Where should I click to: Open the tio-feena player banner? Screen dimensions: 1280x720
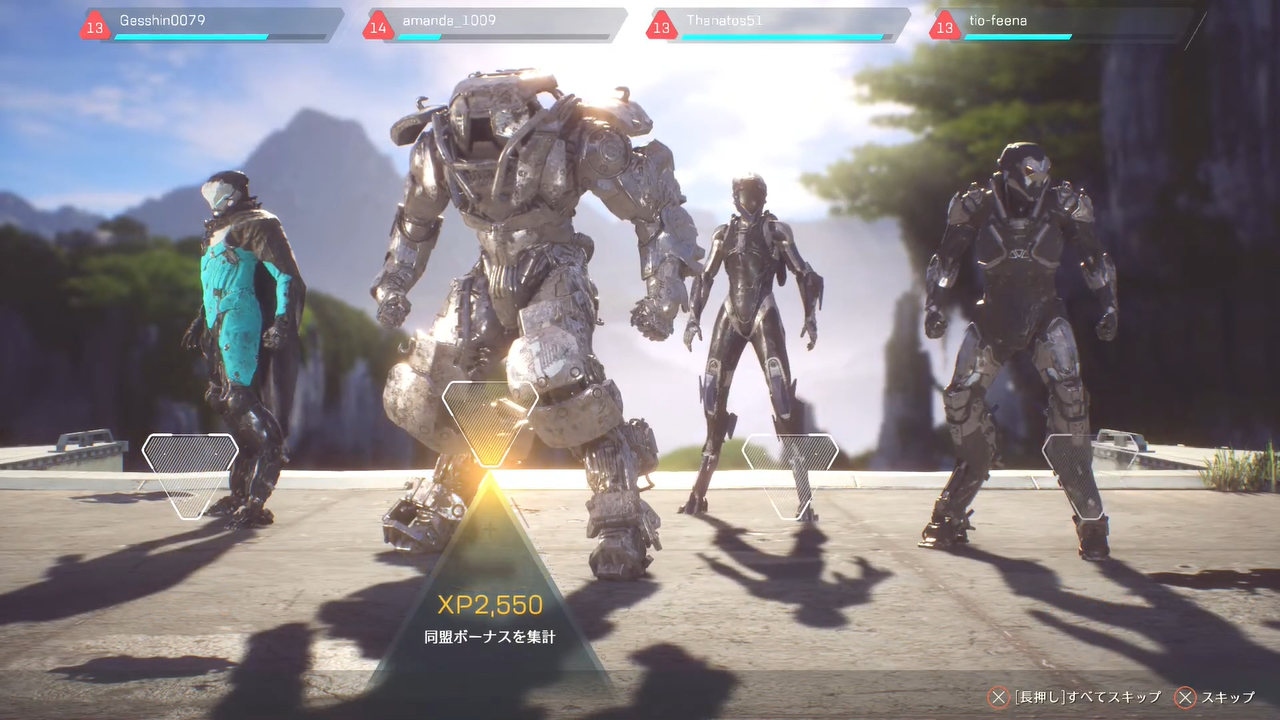[x=1063, y=25]
